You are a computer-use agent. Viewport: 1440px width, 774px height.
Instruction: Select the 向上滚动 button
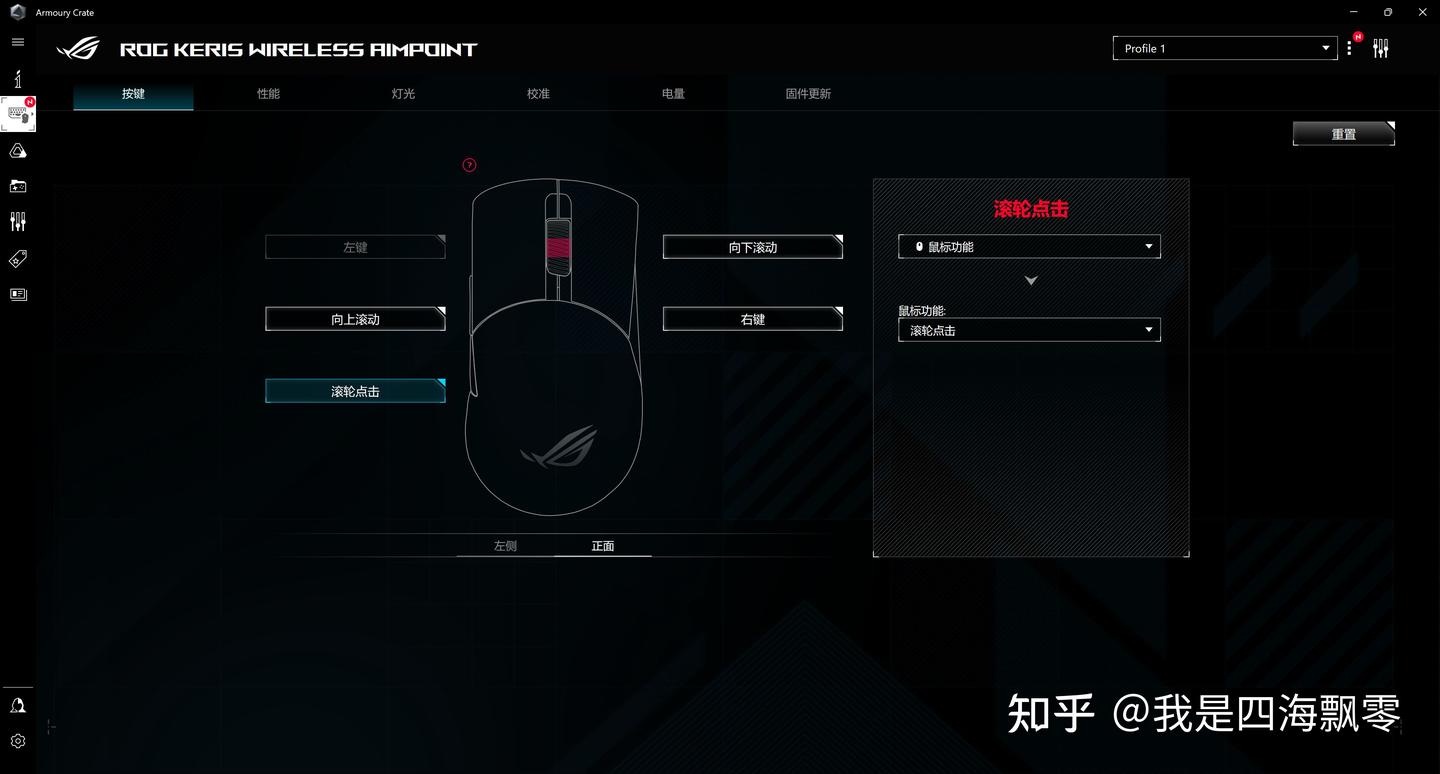(355, 319)
